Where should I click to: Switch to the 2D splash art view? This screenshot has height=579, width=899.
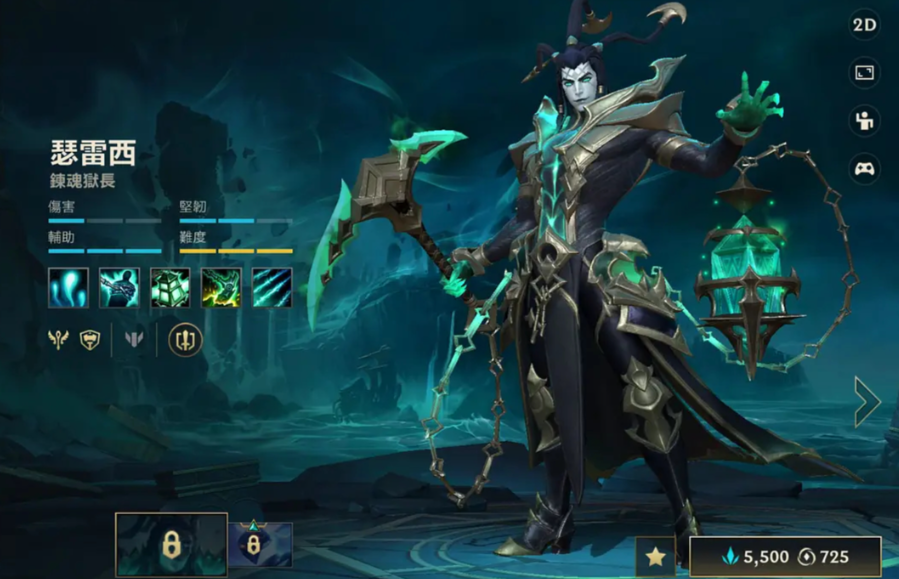coord(864,25)
